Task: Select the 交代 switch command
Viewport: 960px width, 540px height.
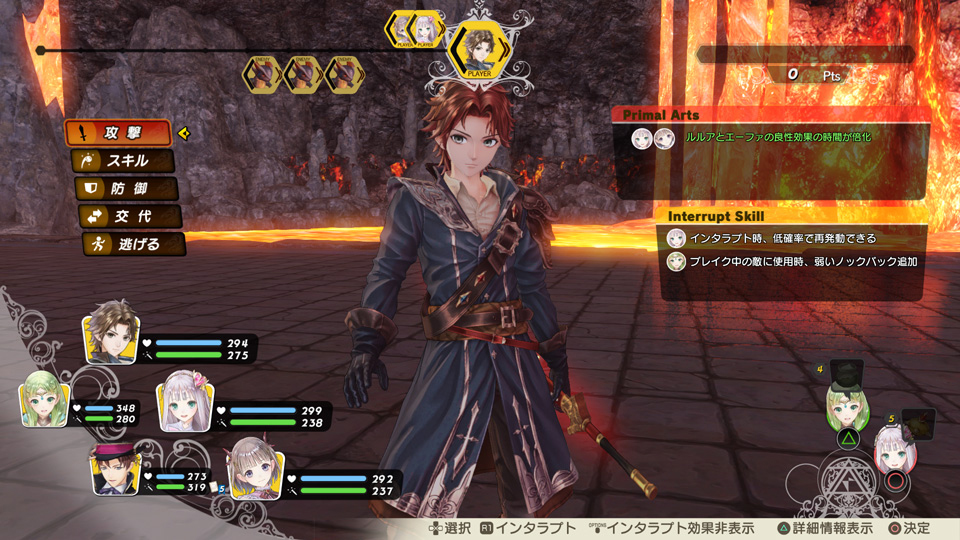Action: coord(131,216)
